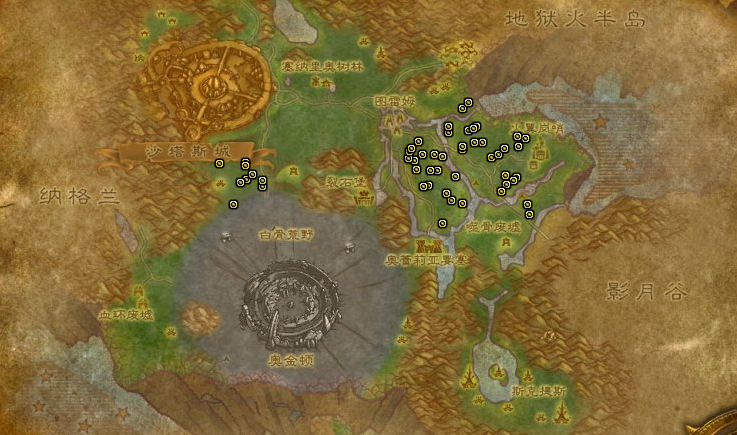
Task: Click the 塞纳里奥树林 label
Action: click(322, 66)
